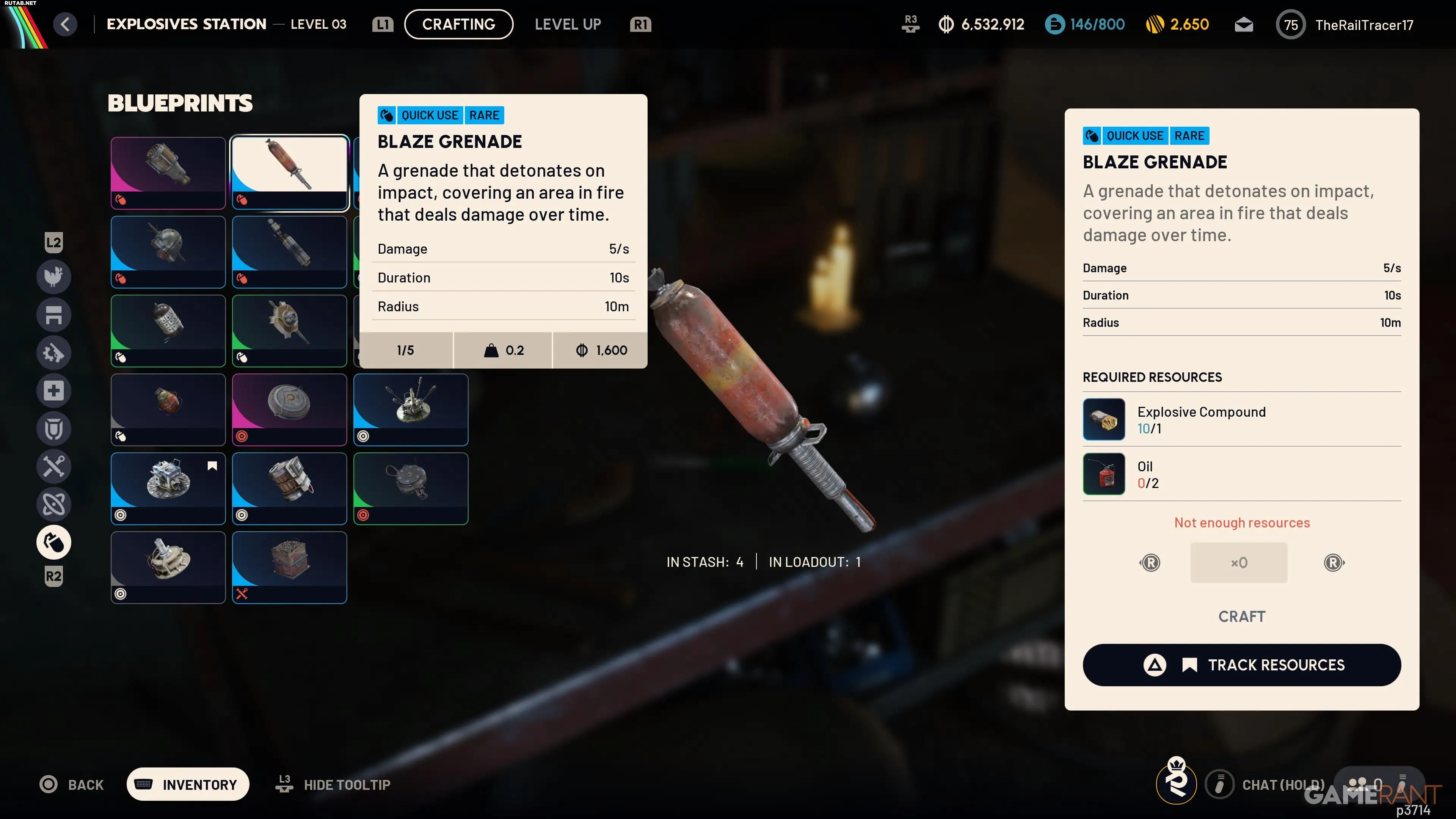This screenshot has height=819, width=1456.
Task: Select the Oil resource row
Action: [x=1241, y=474]
